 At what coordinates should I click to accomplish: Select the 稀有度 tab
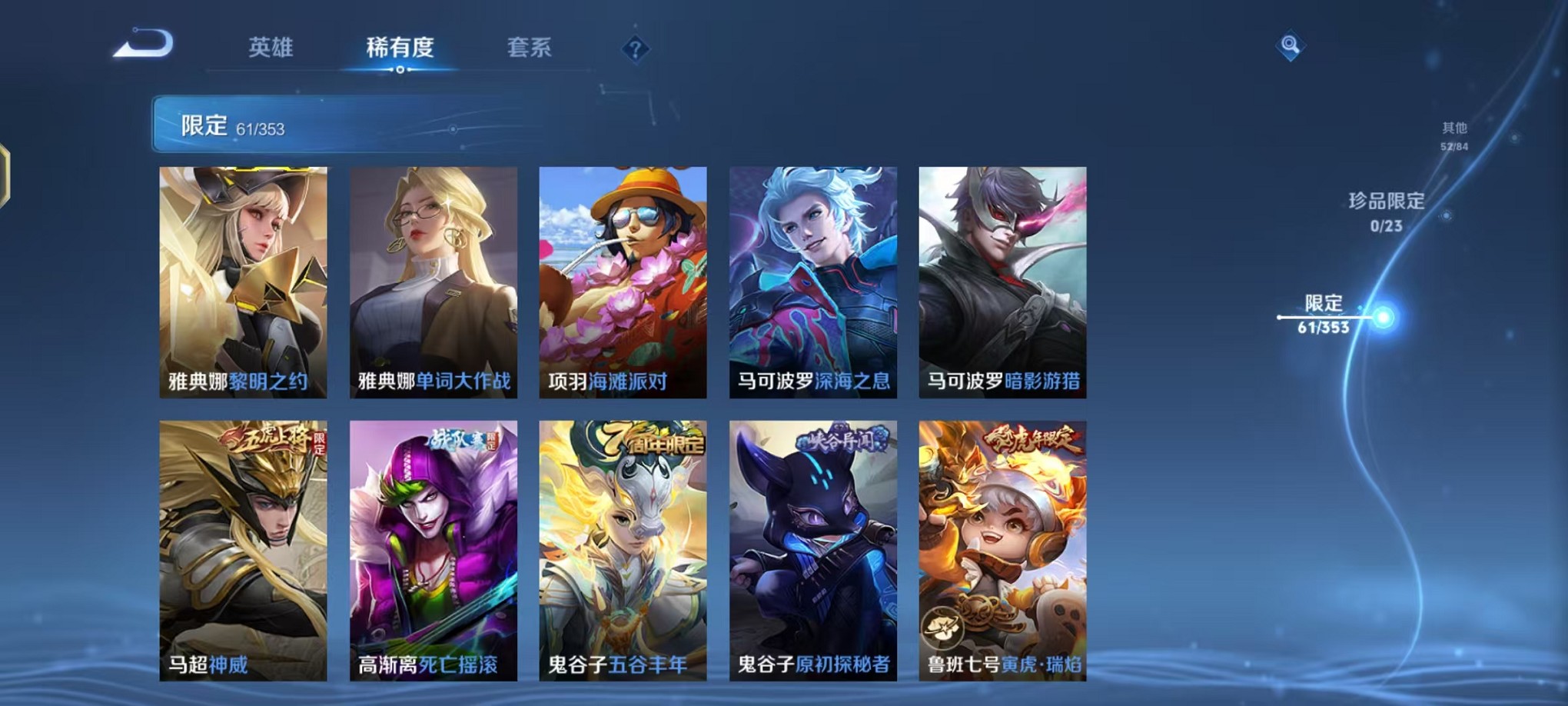tap(400, 48)
